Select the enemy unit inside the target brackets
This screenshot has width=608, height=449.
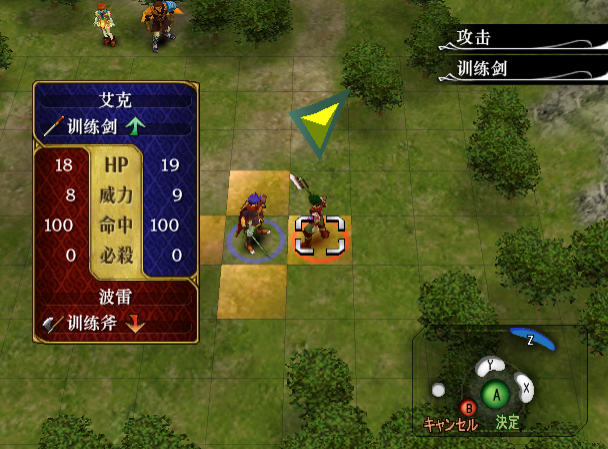coord(319,235)
